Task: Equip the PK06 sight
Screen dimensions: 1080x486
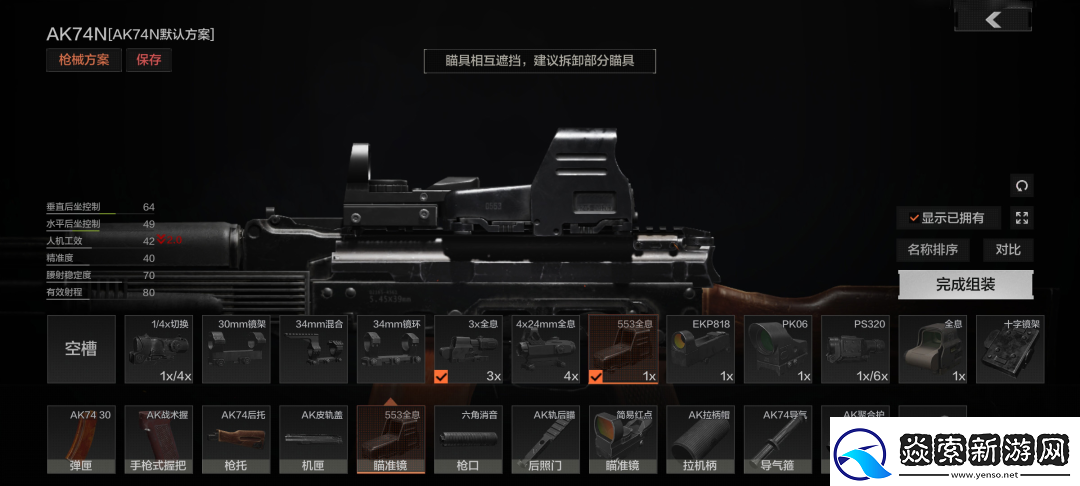Action: (x=777, y=349)
